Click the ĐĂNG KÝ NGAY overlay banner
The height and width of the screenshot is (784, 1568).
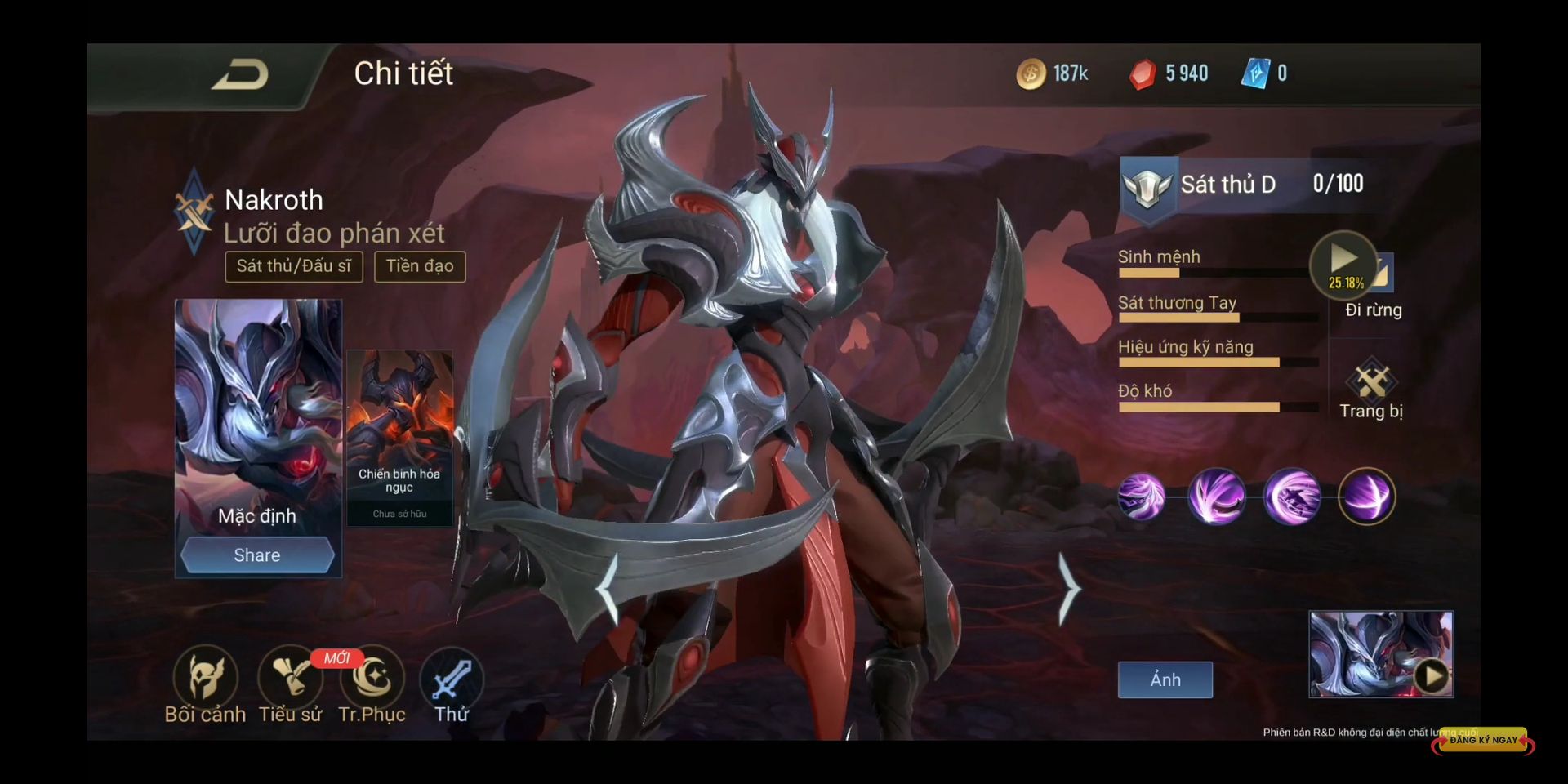pos(1483,740)
